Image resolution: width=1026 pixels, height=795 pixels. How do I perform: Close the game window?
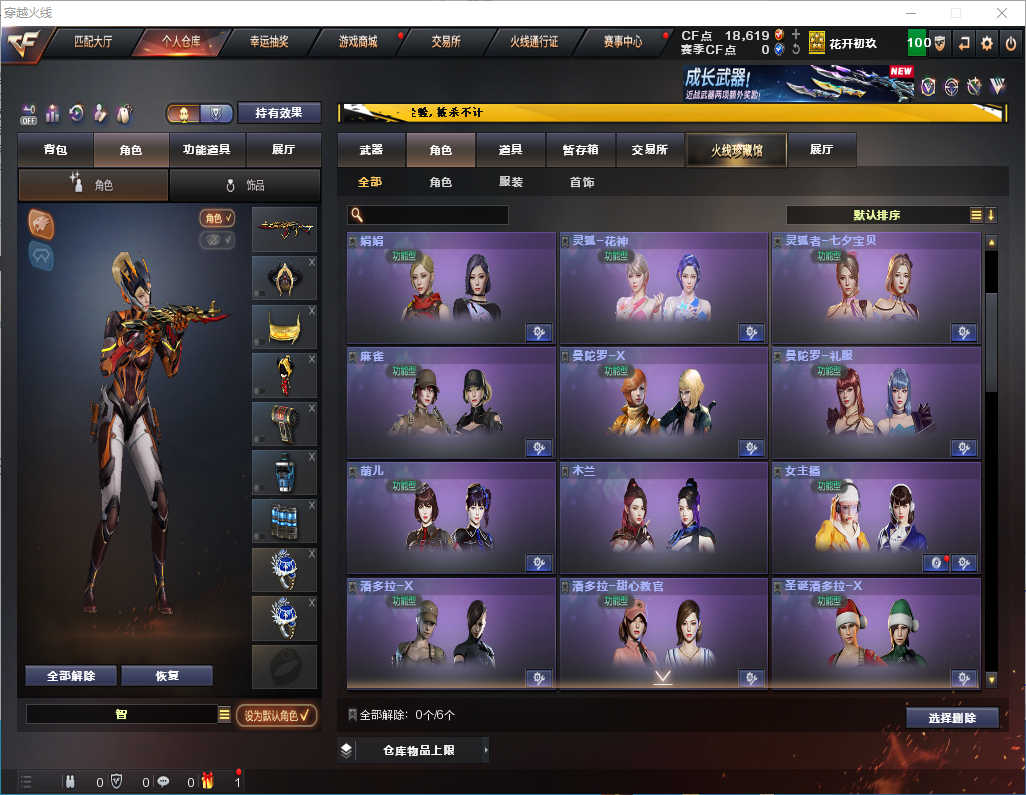point(1002,13)
